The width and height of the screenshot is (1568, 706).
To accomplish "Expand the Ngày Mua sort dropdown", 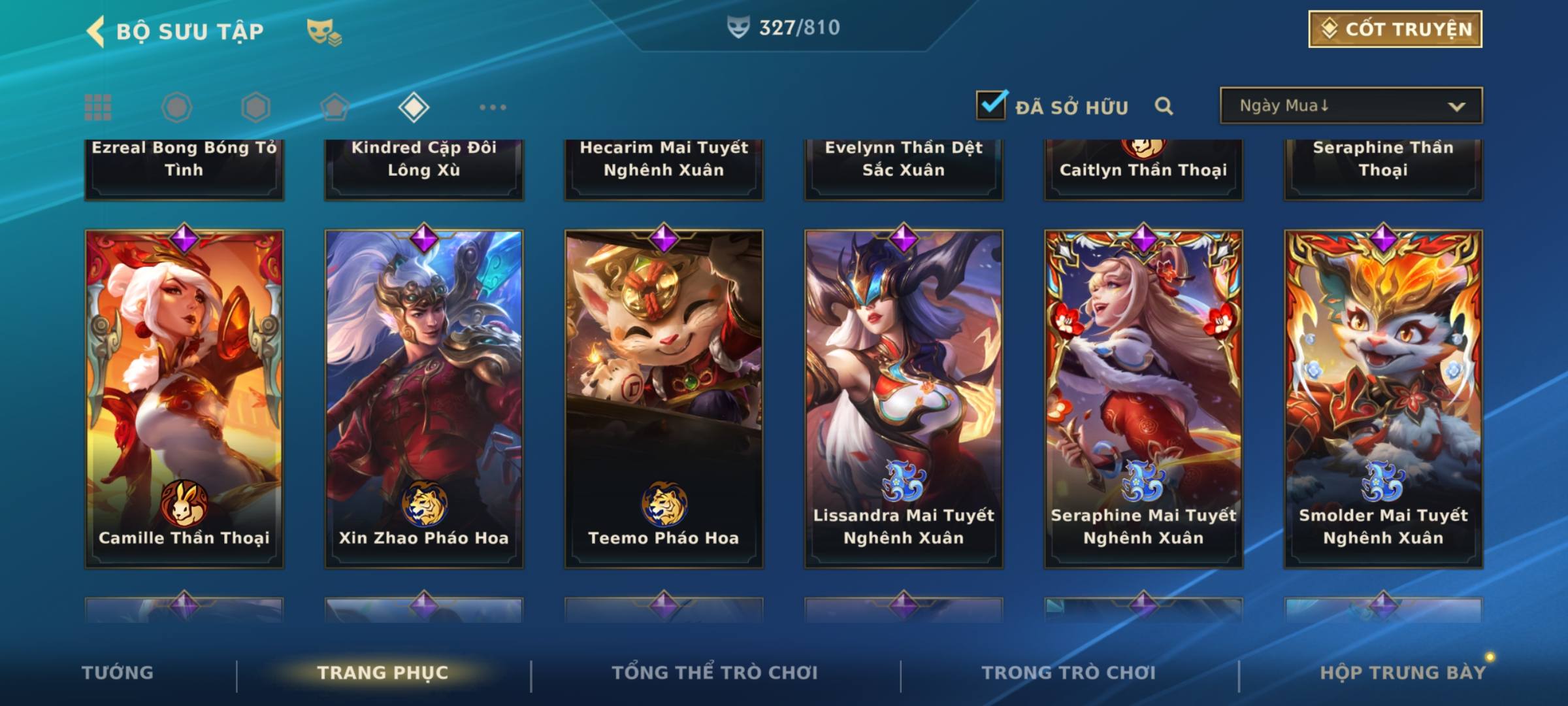I will coord(1350,106).
